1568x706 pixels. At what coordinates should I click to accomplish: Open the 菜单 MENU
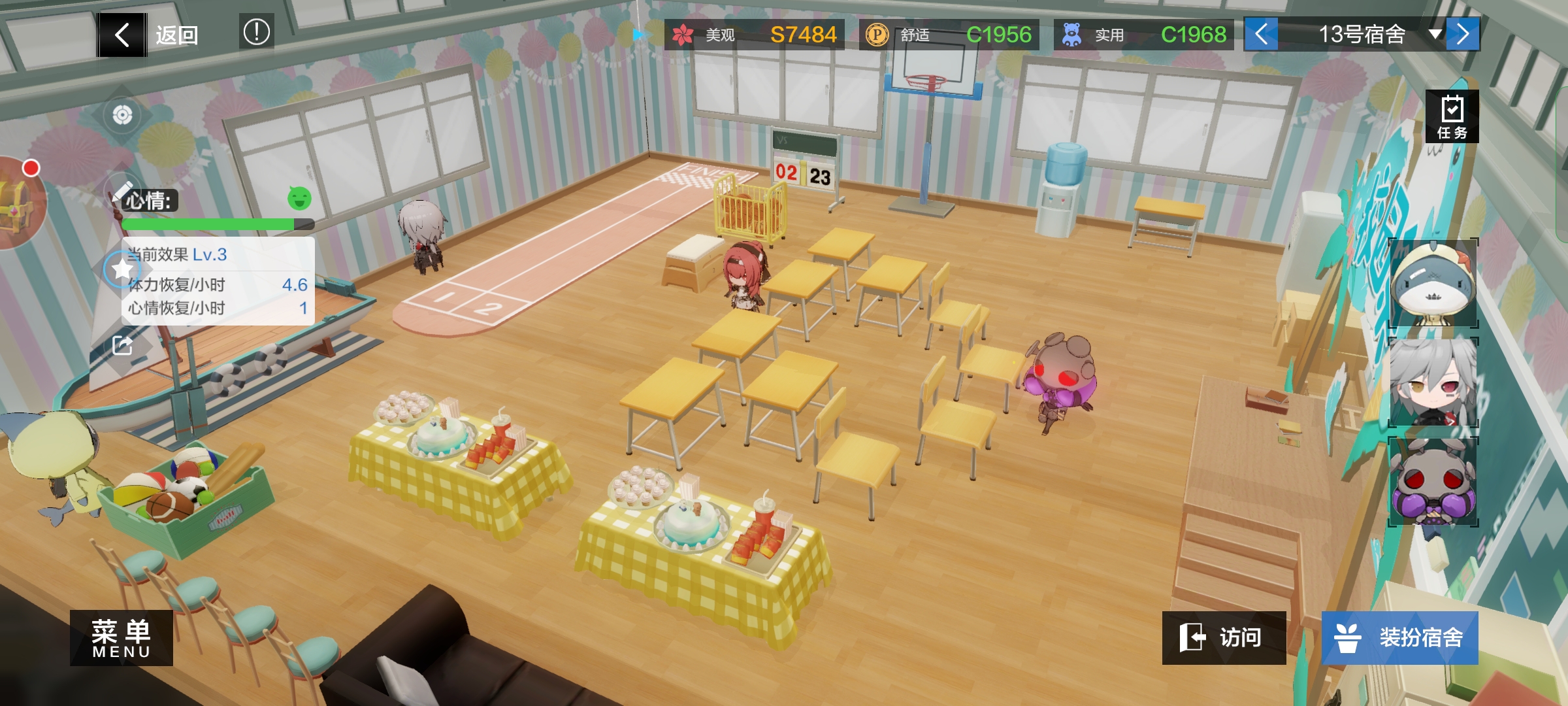tap(122, 637)
